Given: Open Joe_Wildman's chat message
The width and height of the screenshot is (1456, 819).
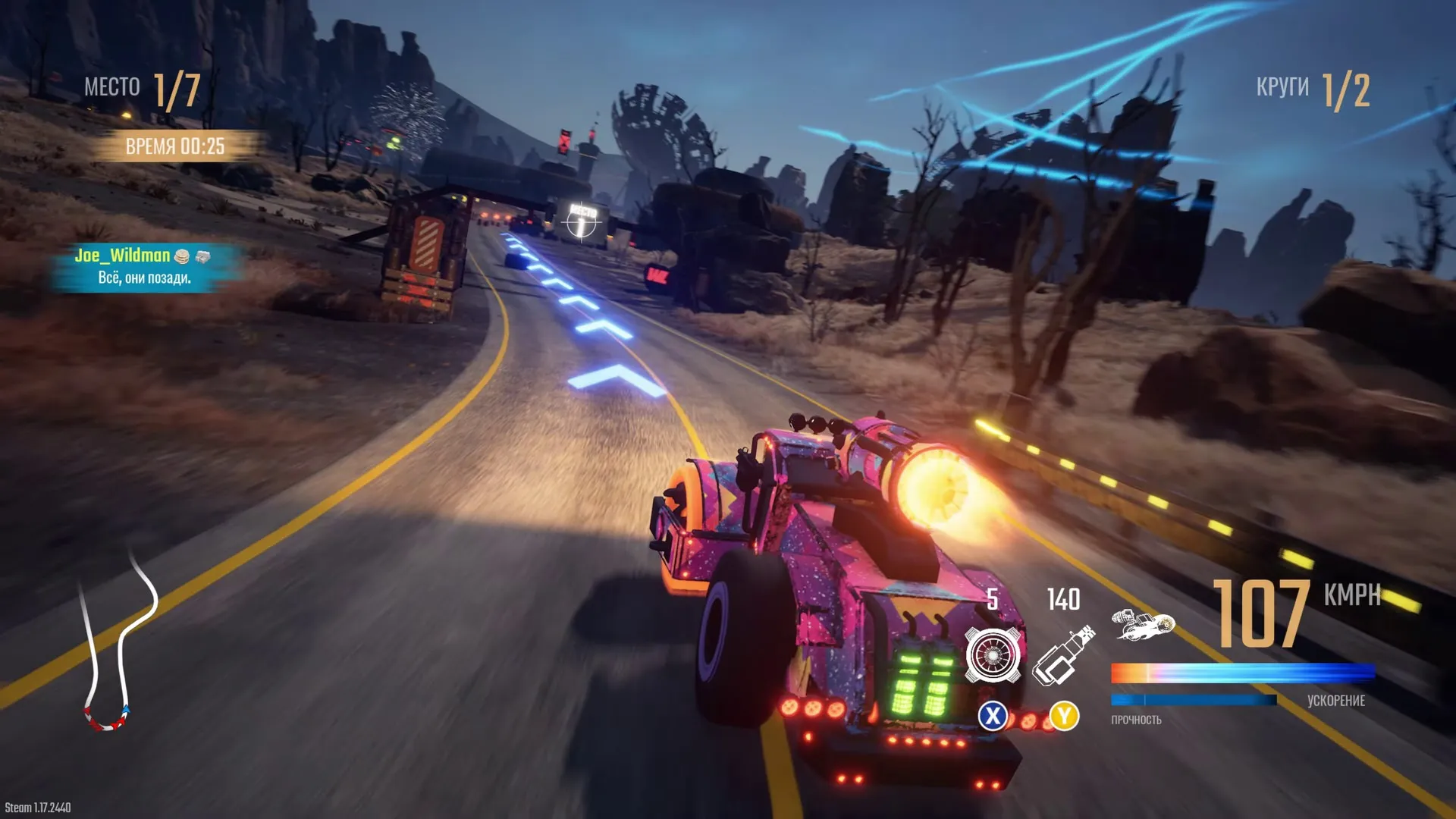Looking at the screenshot, I should coord(144,267).
